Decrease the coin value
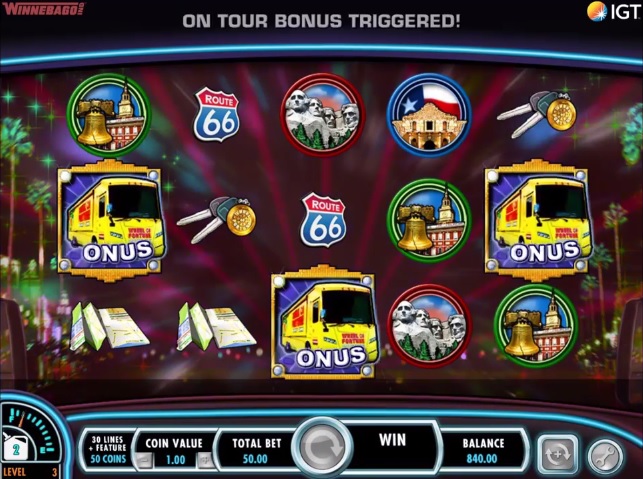This screenshot has height=479, width=643. (145, 461)
